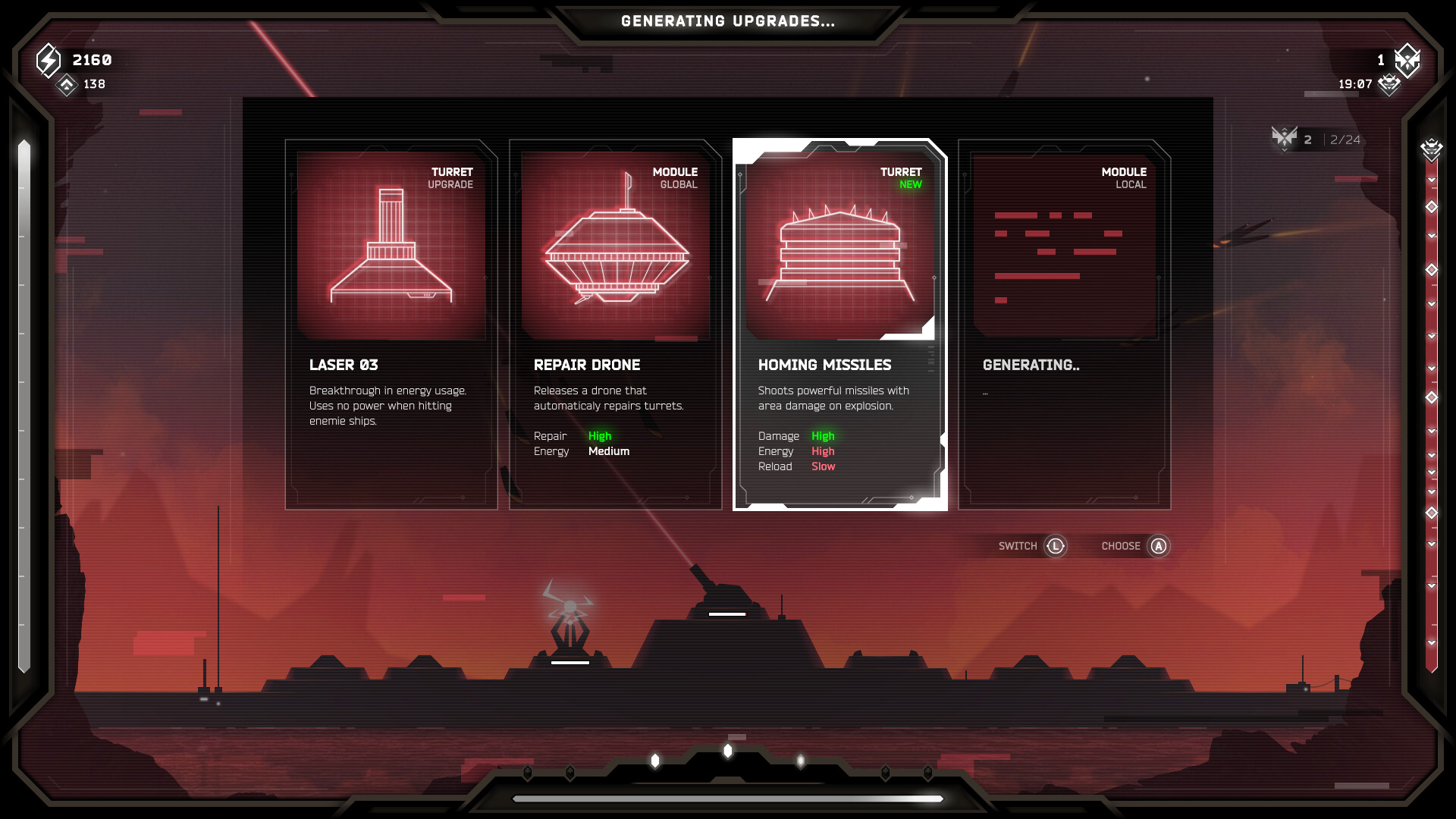
Task: Click the enemy boss icon beside the 19:07 timer
Action: (x=1388, y=85)
